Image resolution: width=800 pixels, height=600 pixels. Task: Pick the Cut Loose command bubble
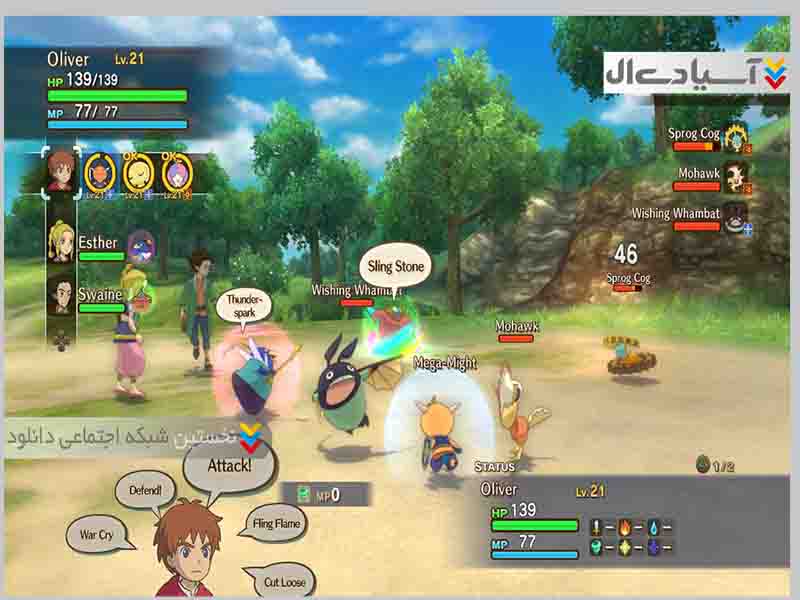(x=285, y=581)
